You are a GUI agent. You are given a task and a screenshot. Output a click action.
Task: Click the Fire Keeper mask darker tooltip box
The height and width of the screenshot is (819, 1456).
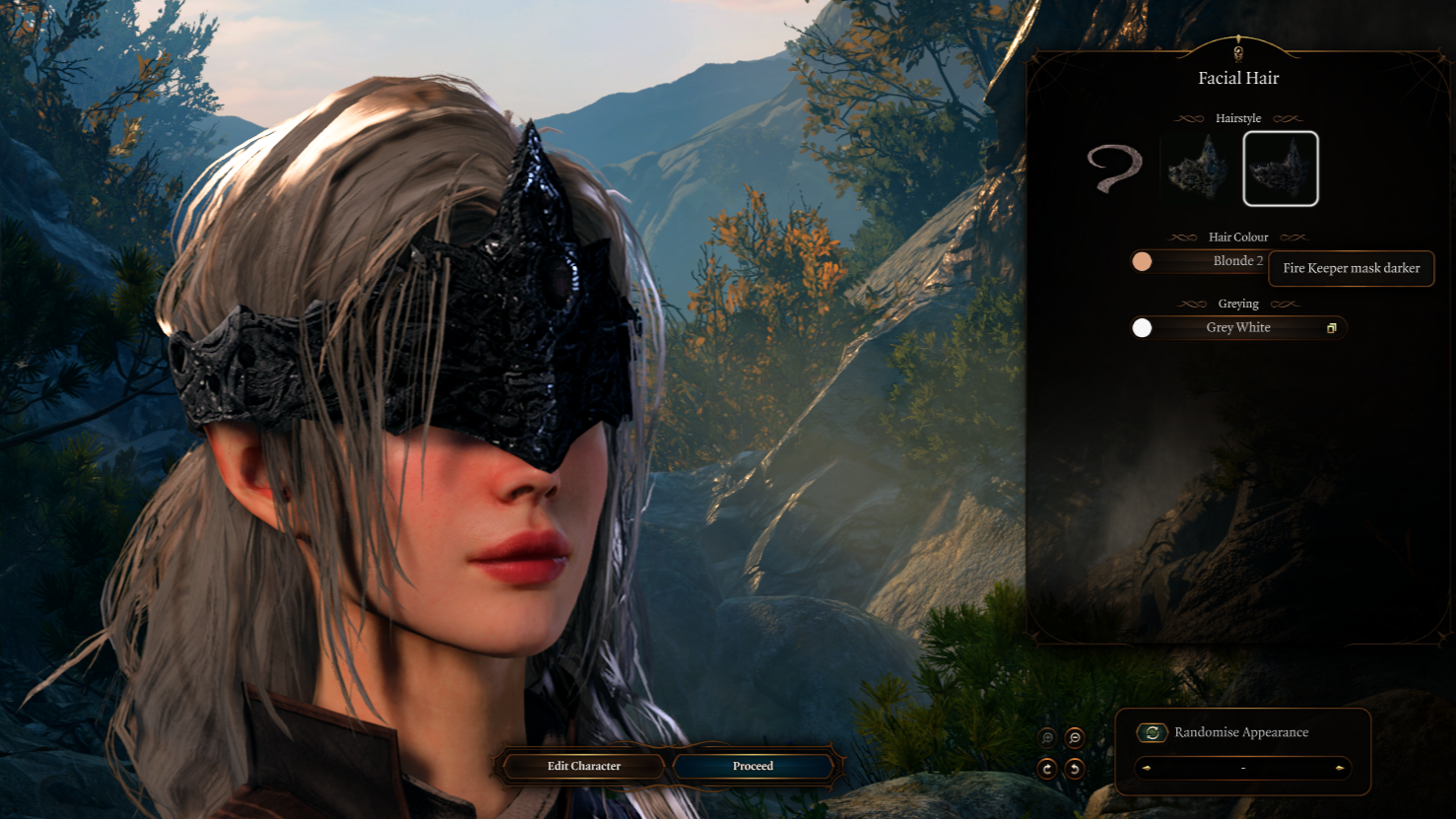click(x=1351, y=268)
